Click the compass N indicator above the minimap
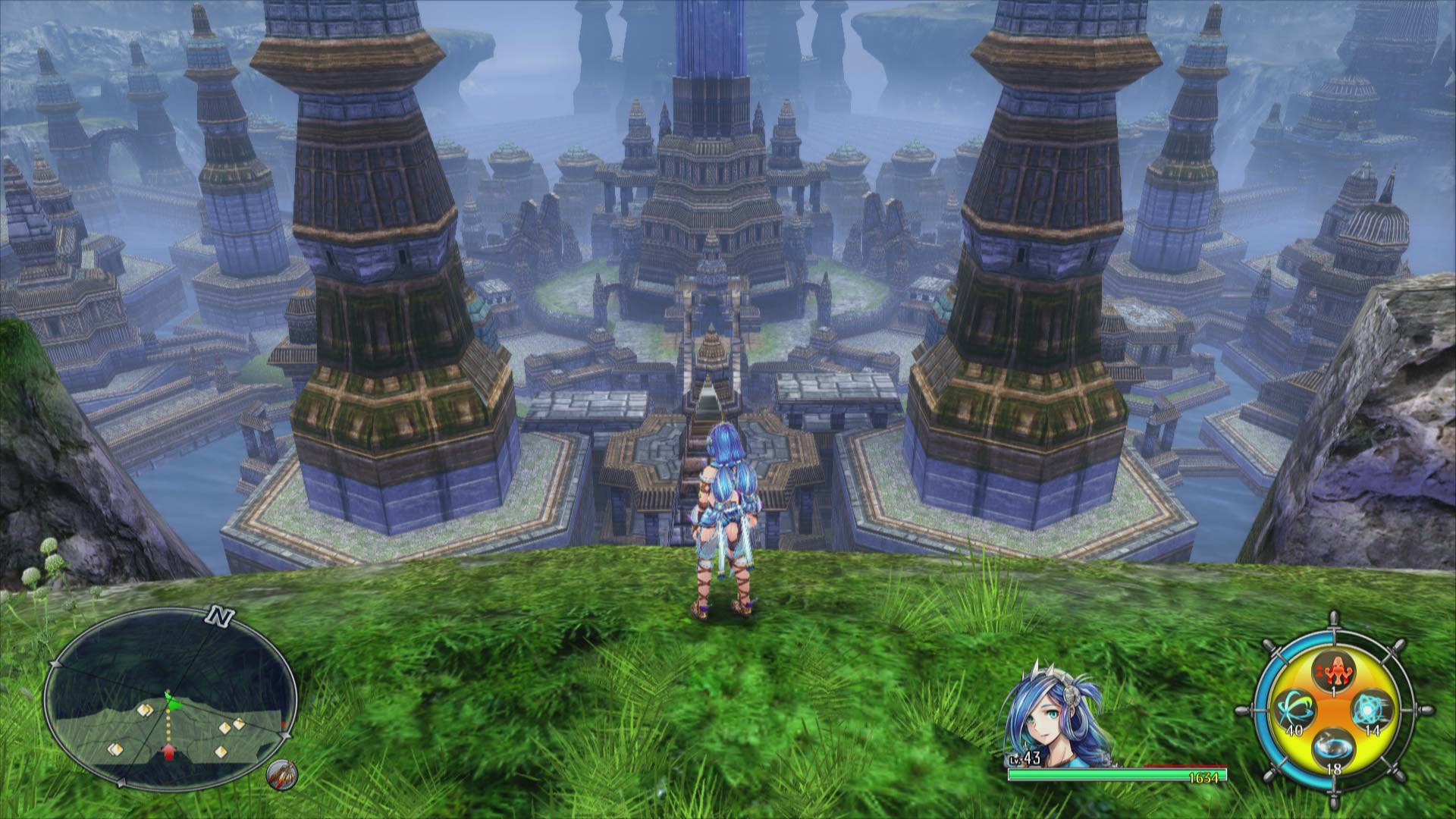Image resolution: width=1456 pixels, height=819 pixels. click(x=218, y=617)
